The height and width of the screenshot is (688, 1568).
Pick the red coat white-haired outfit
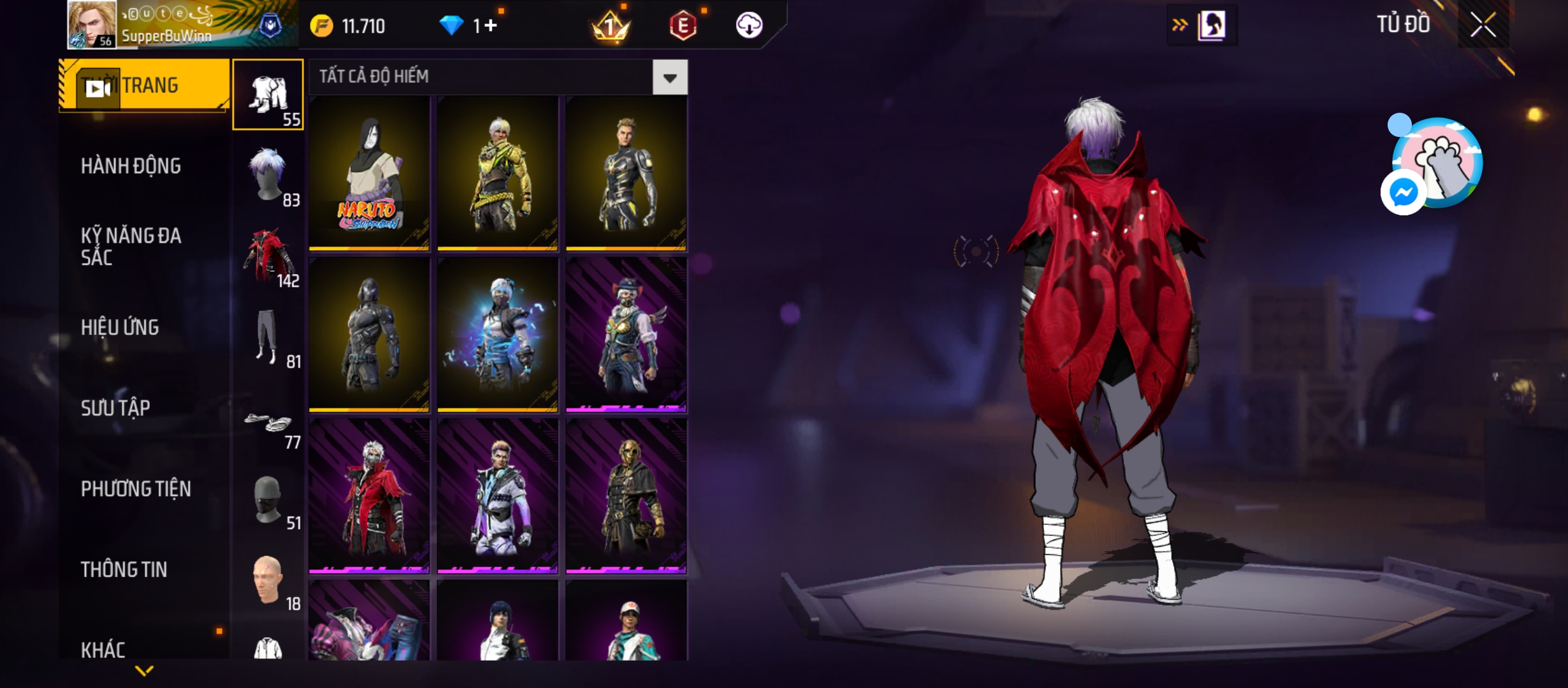369,496
